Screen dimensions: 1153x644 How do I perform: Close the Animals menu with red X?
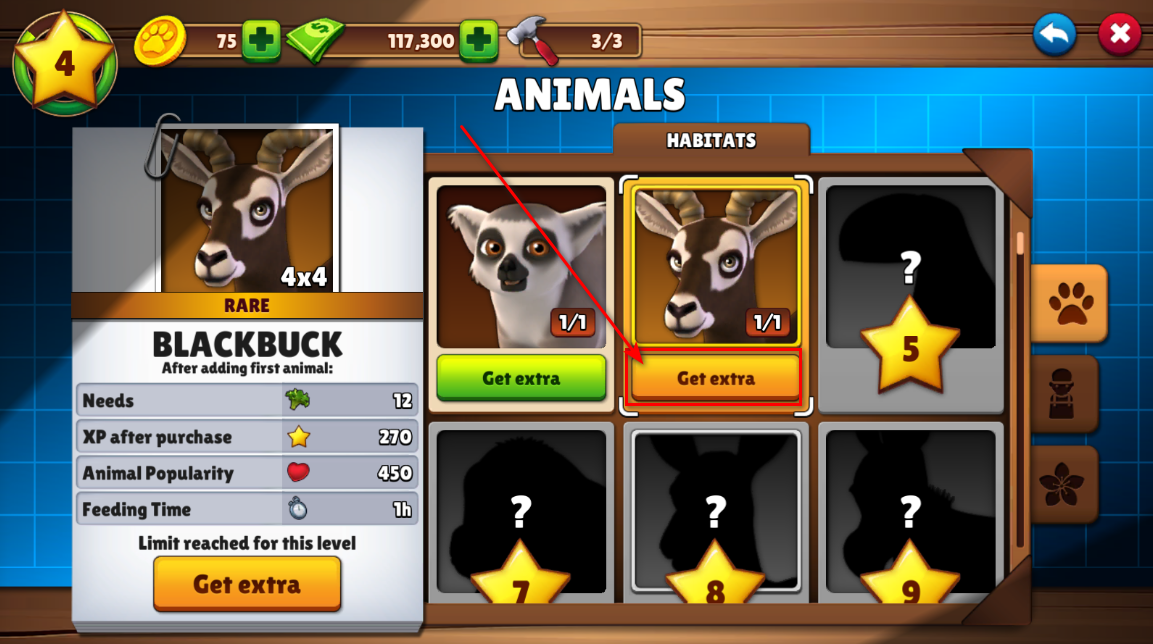(1119, 35)
